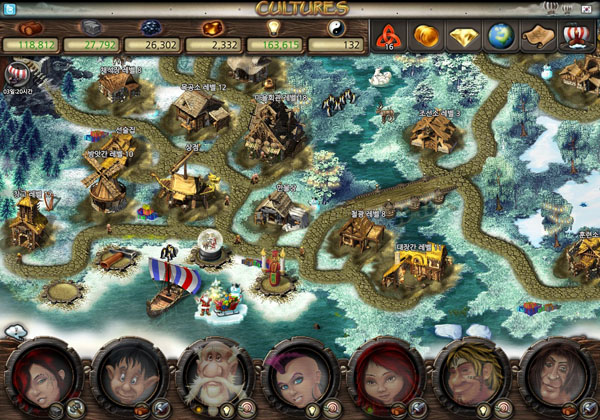Choose the dark long-haired man portrait

[557, 379]
